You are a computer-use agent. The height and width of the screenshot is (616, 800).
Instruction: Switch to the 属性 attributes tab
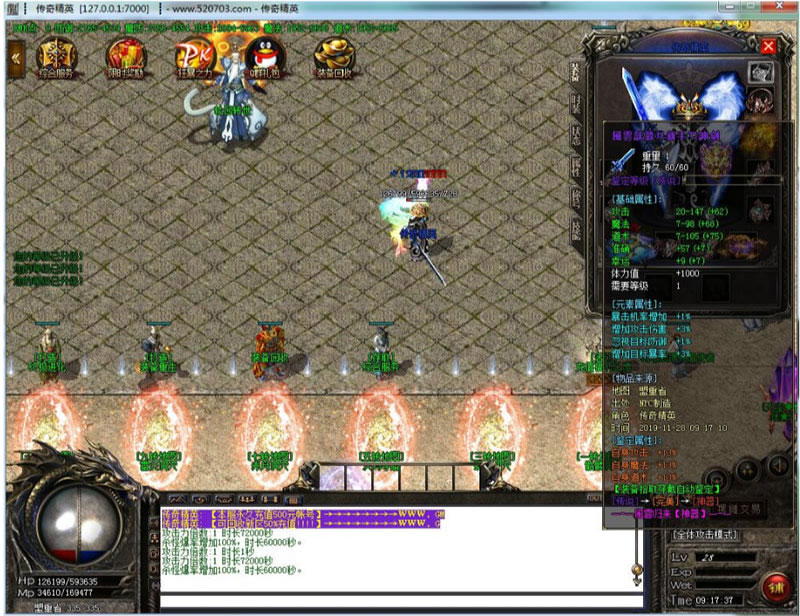575,166
